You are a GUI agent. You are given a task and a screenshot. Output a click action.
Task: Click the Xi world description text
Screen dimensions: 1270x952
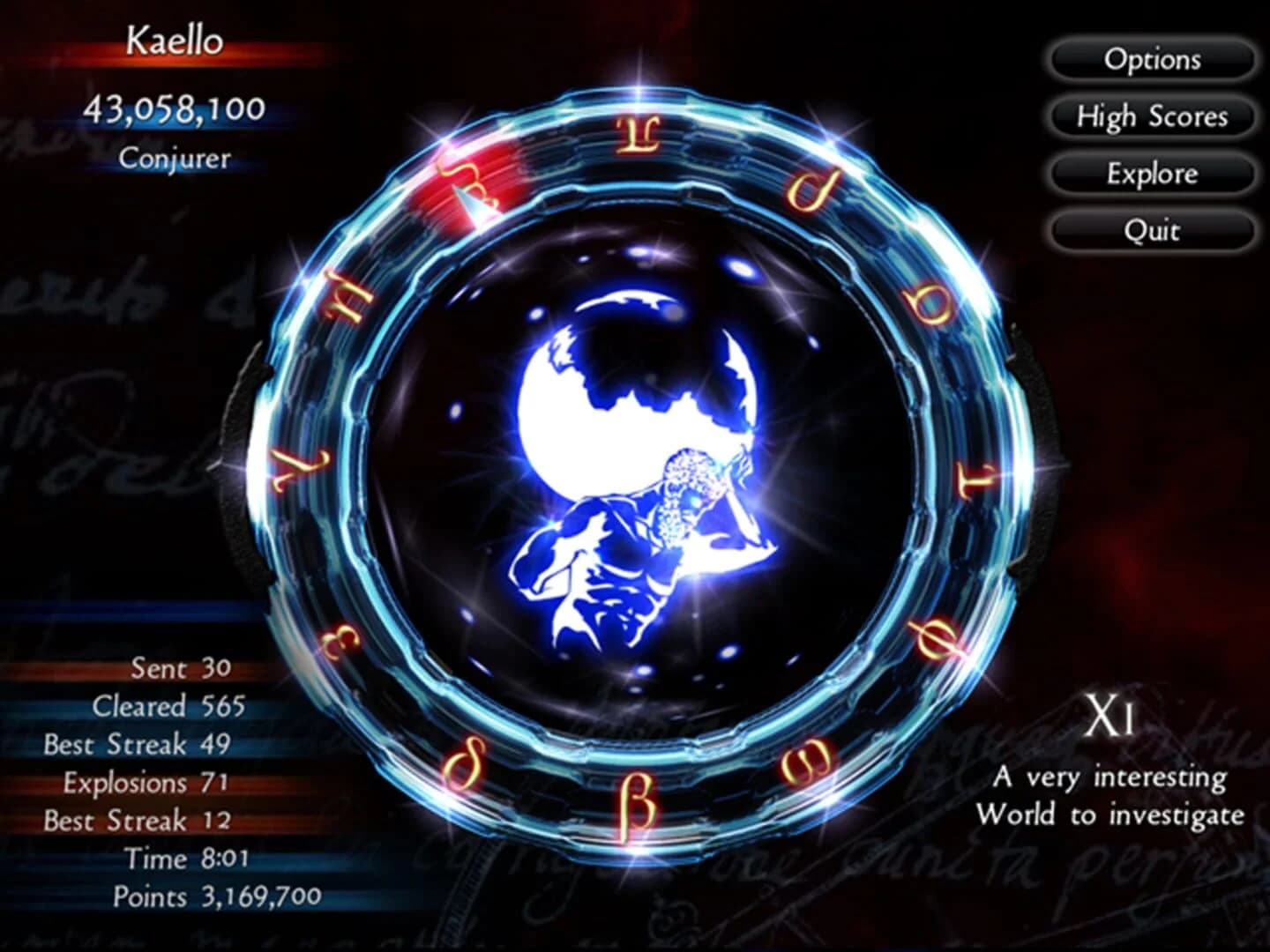click(1111, 793)
